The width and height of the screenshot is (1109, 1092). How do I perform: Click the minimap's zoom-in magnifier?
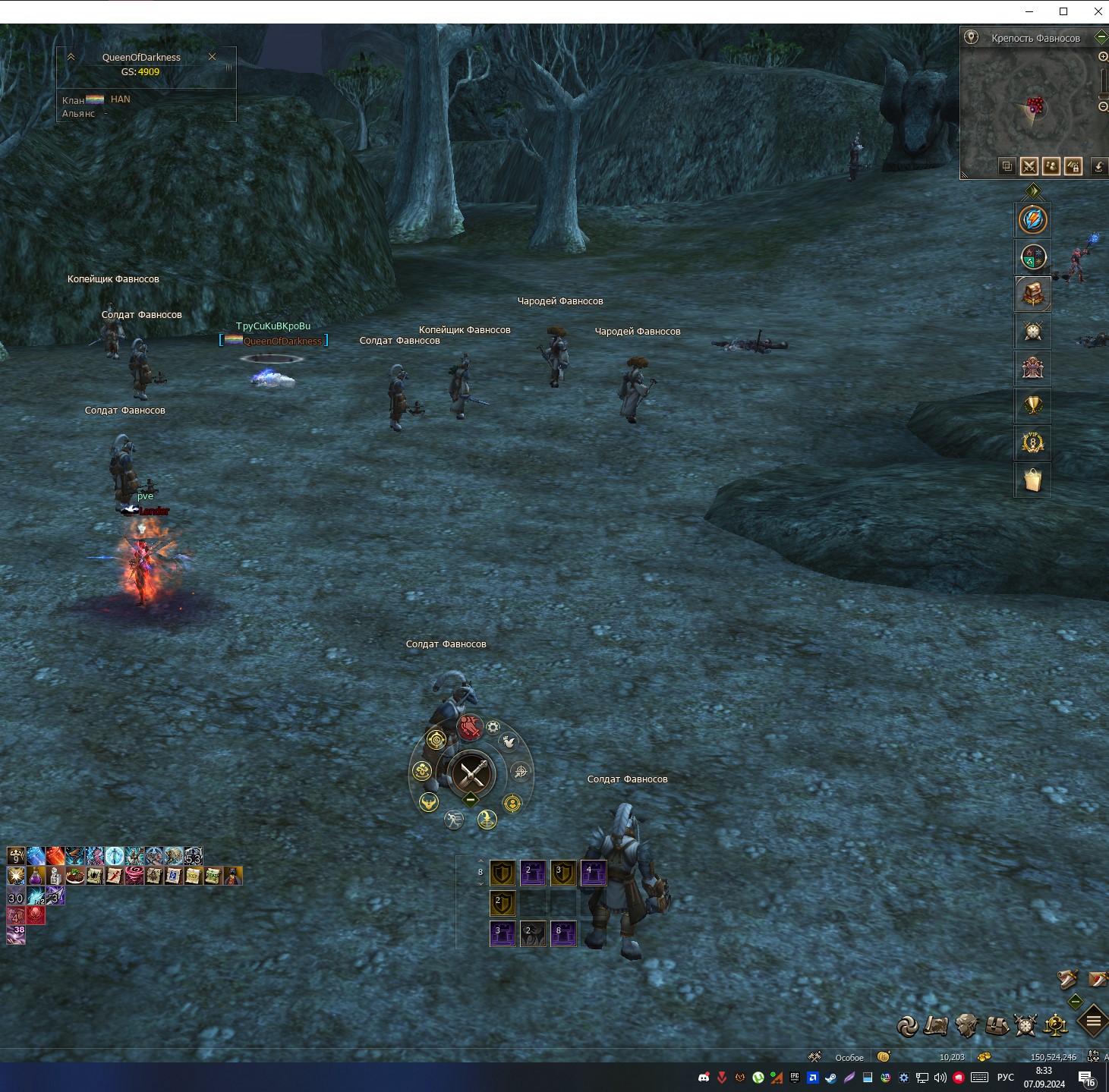[x=1103, y=57]
